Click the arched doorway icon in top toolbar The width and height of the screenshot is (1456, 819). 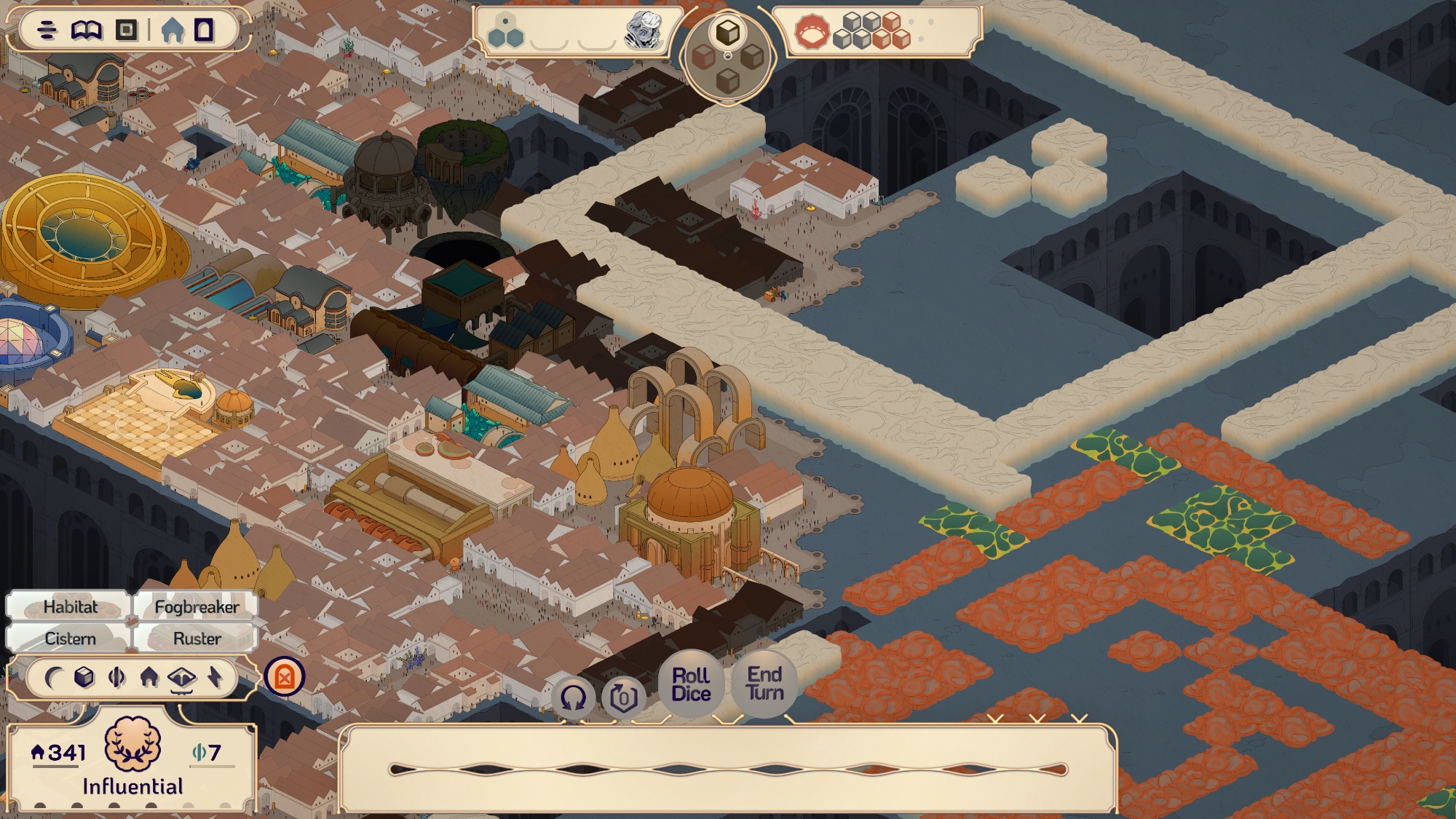pyautogui.click(x=205, y=31)
